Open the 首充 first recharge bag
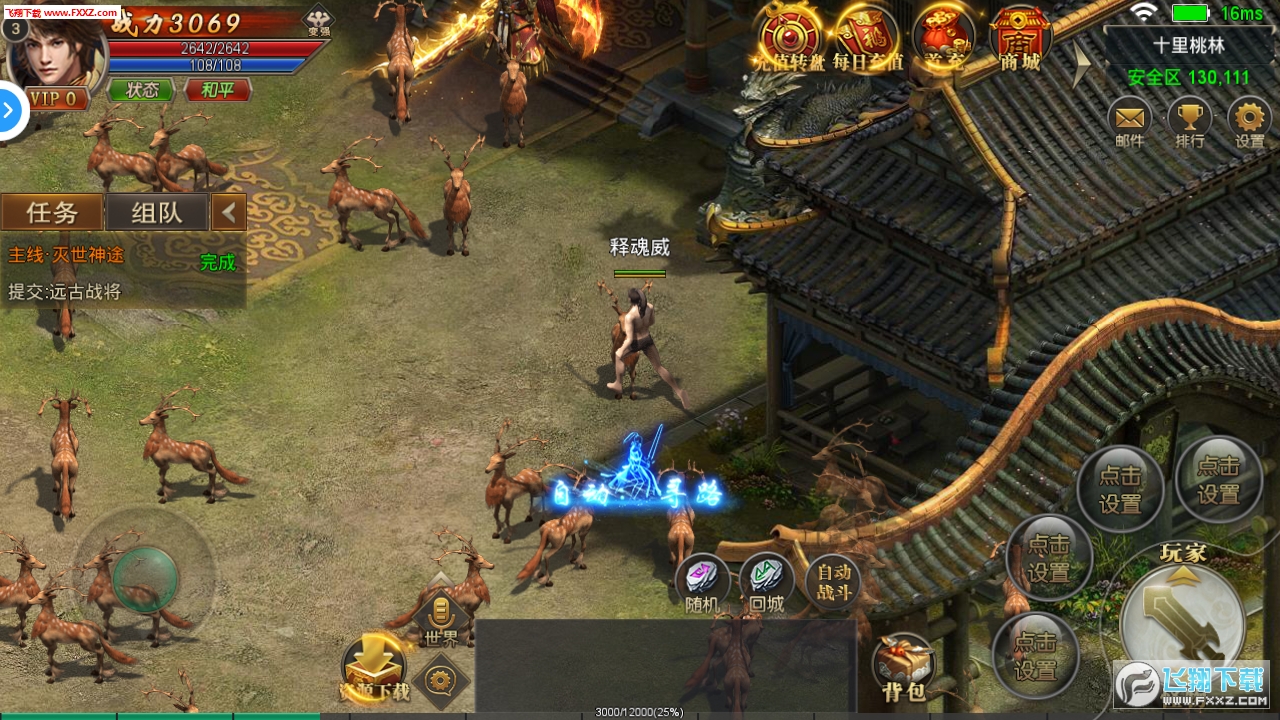 point(943,38)
